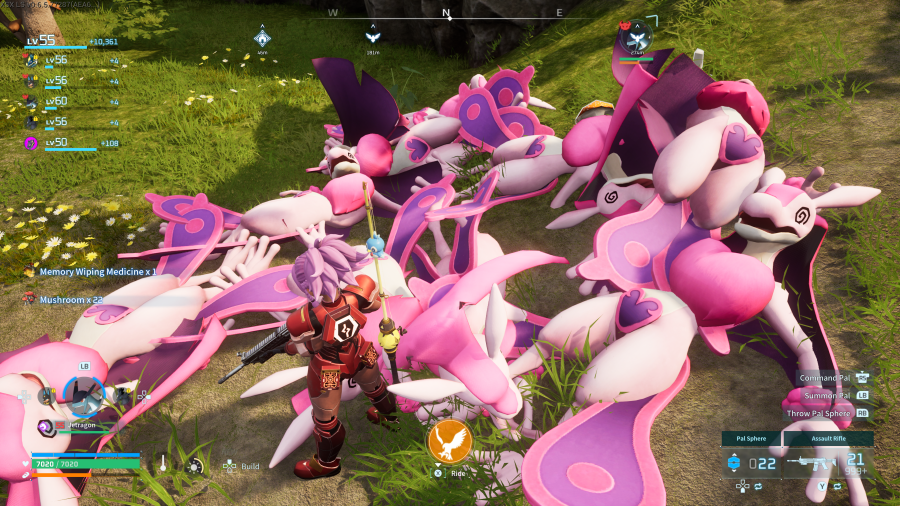
Task: Click the compass bar at top
Action: pos(447,15)
